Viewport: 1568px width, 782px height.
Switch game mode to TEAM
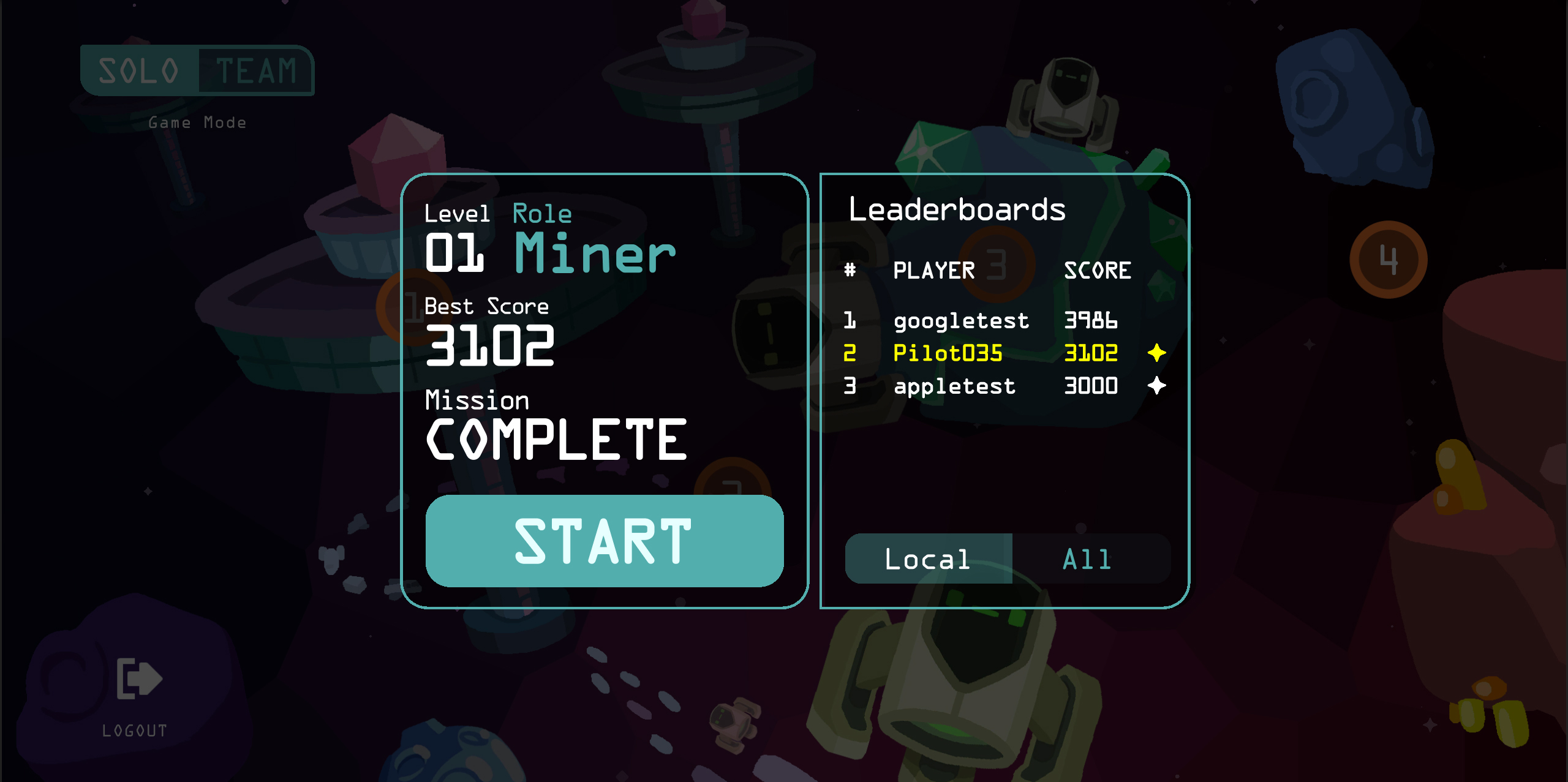(x=256, y=70)
